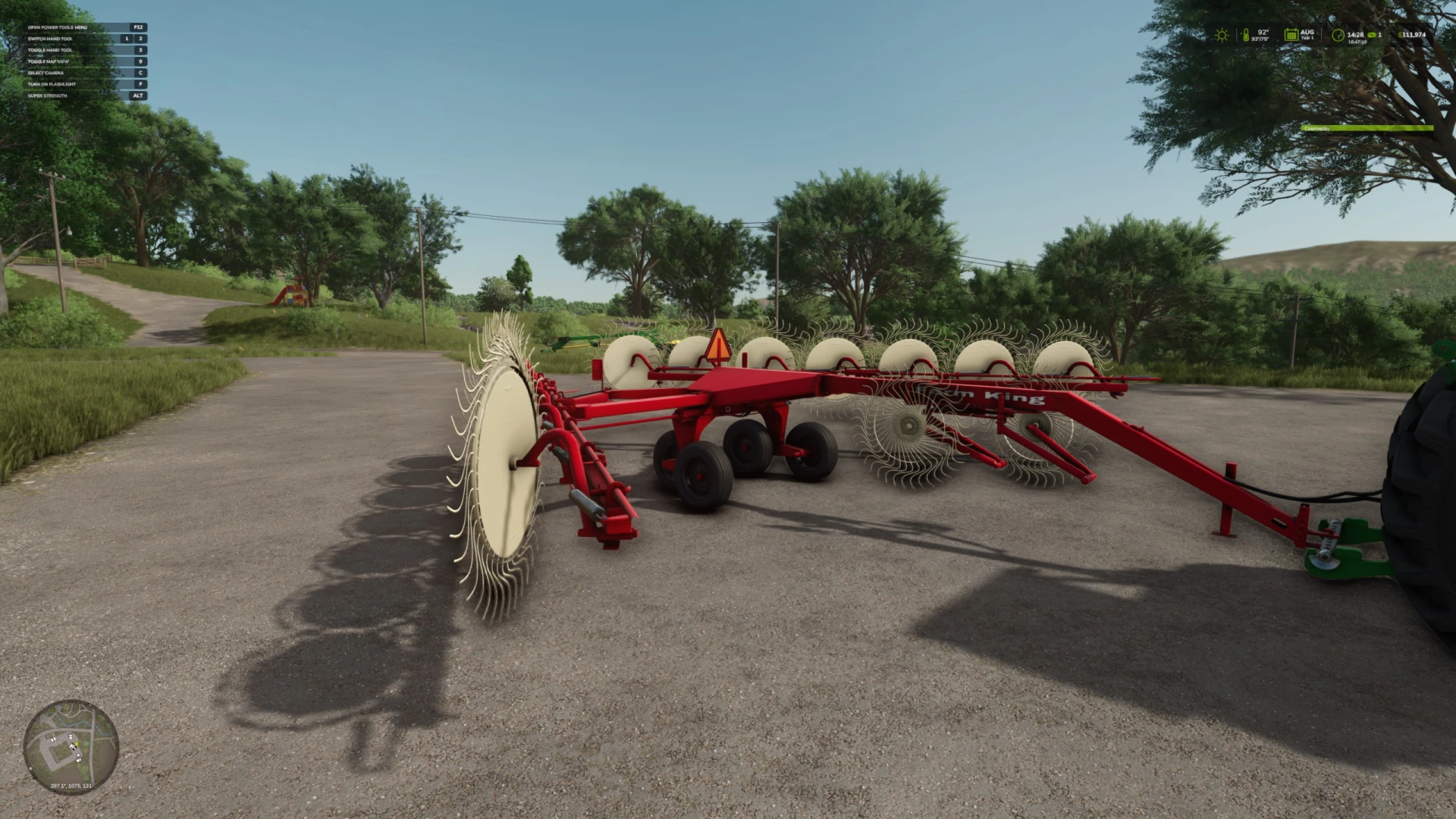Screen dimensions: 1456x819
Task: Click the time-scale multiplier value 1
Action: [1381, 35]
